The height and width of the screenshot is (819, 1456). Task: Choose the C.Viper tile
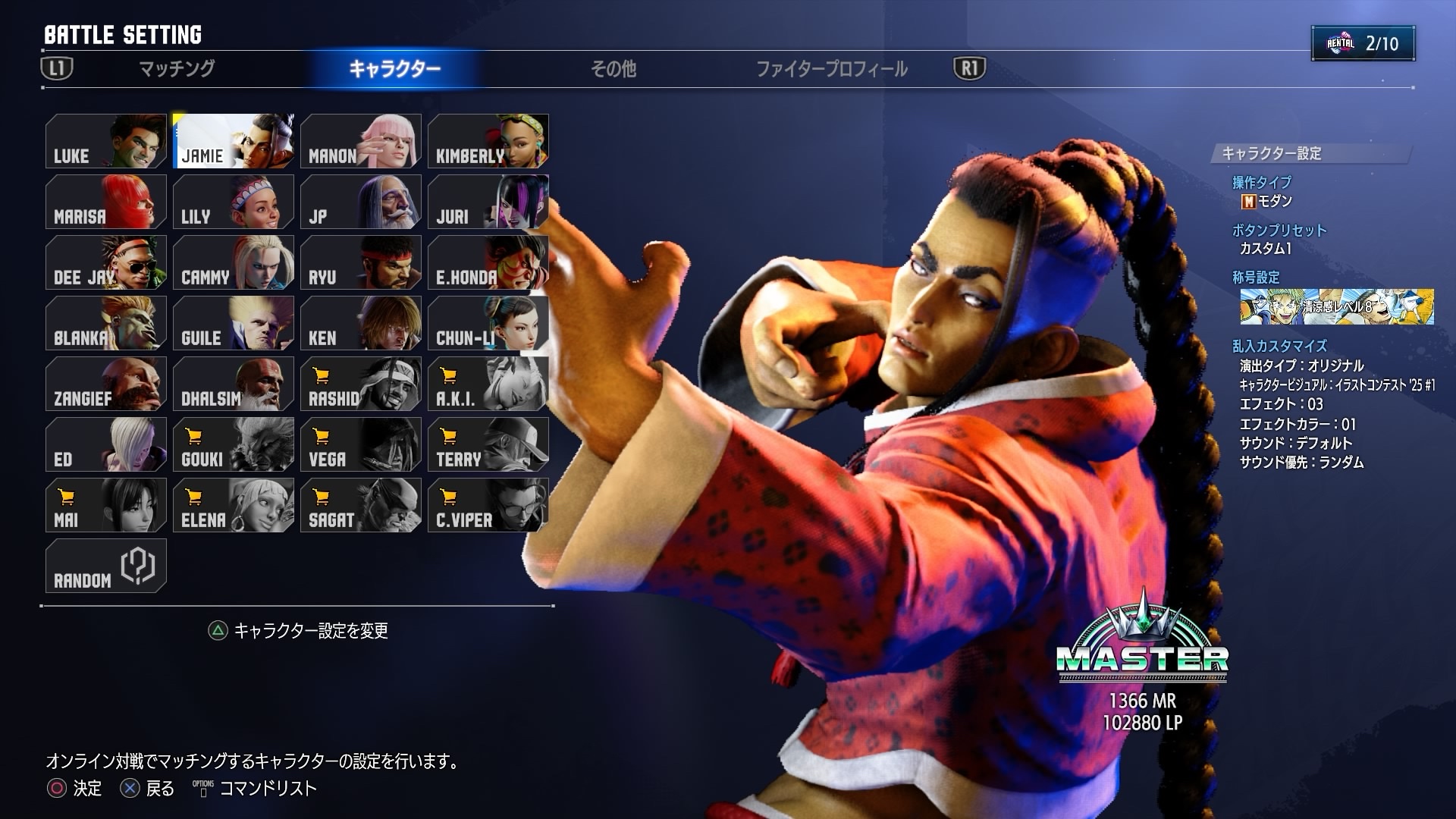[488, 505]
